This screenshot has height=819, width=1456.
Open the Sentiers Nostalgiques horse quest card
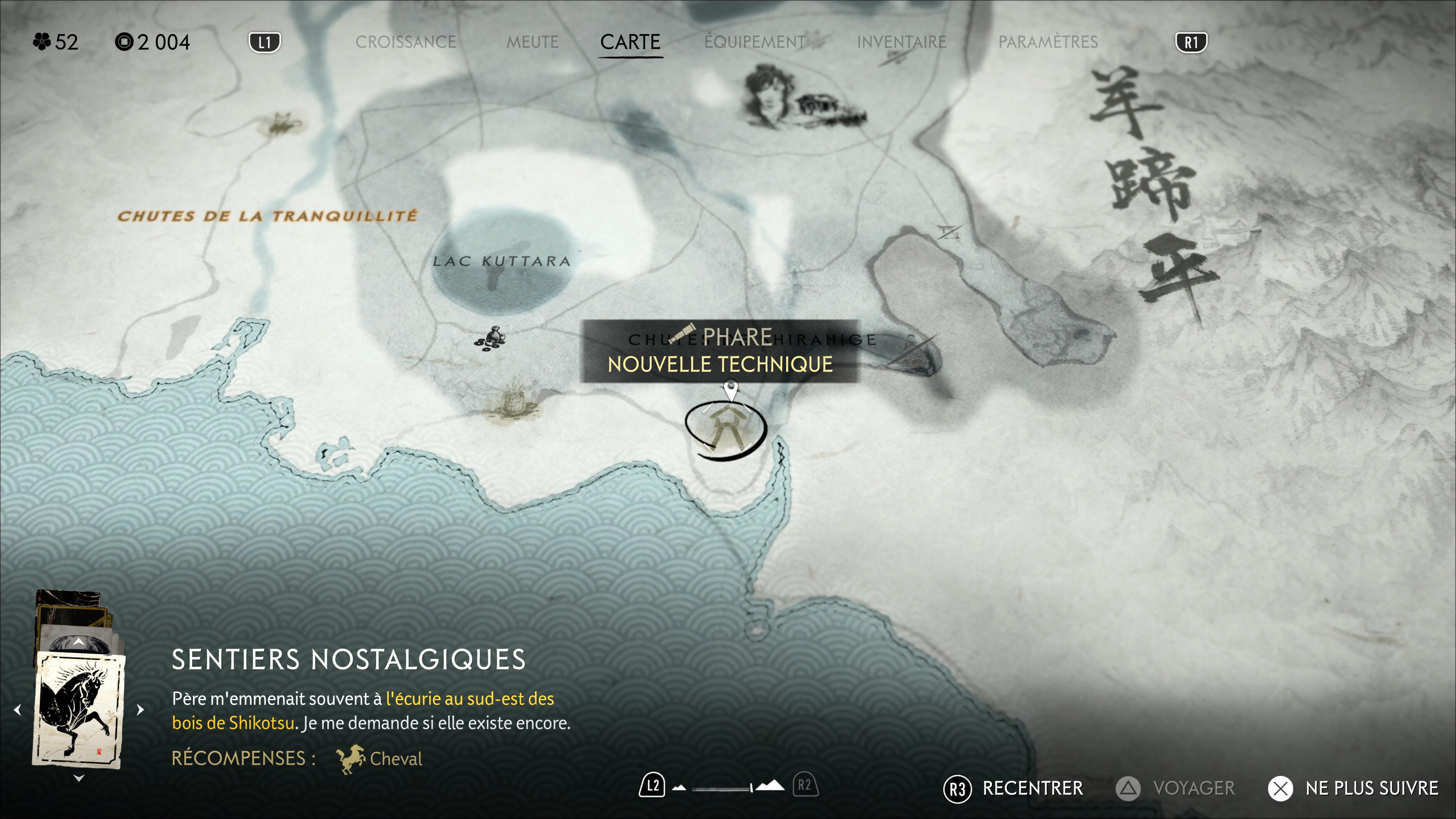(x=79, y=709)
